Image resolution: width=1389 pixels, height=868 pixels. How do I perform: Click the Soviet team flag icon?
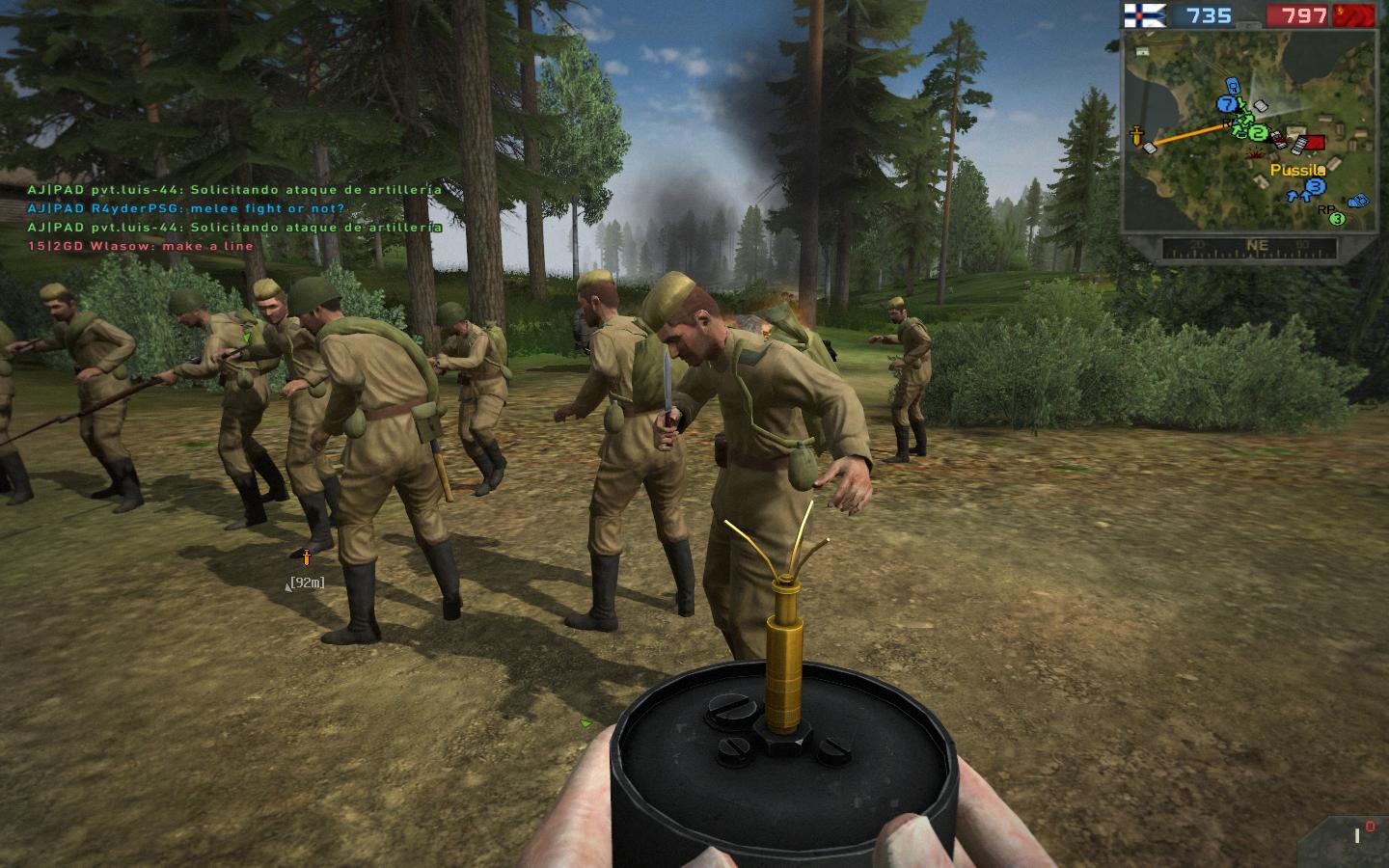(1355, 15)
